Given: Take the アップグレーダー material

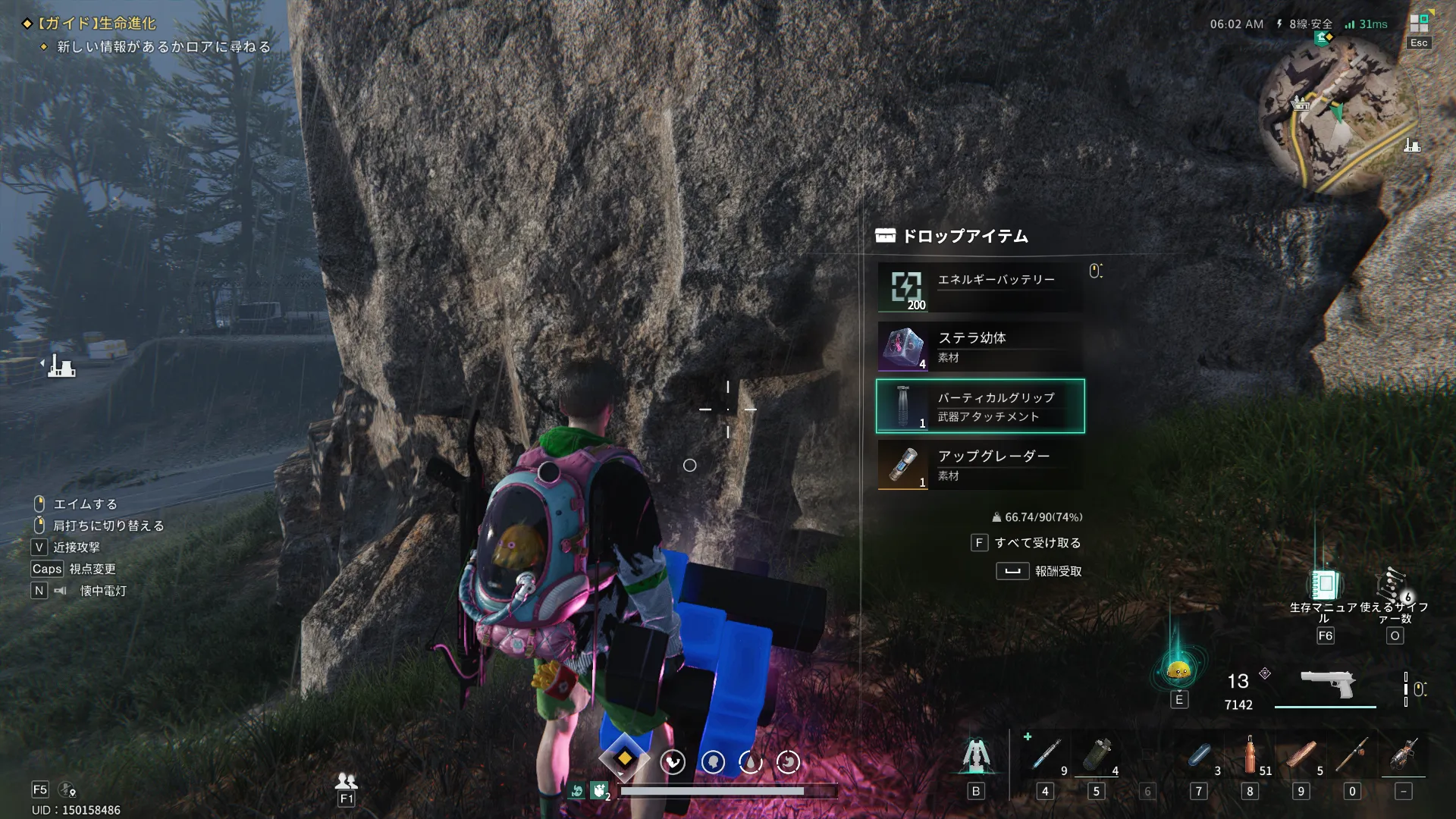Looking at the screenshot, I should (x=980, y=465).
